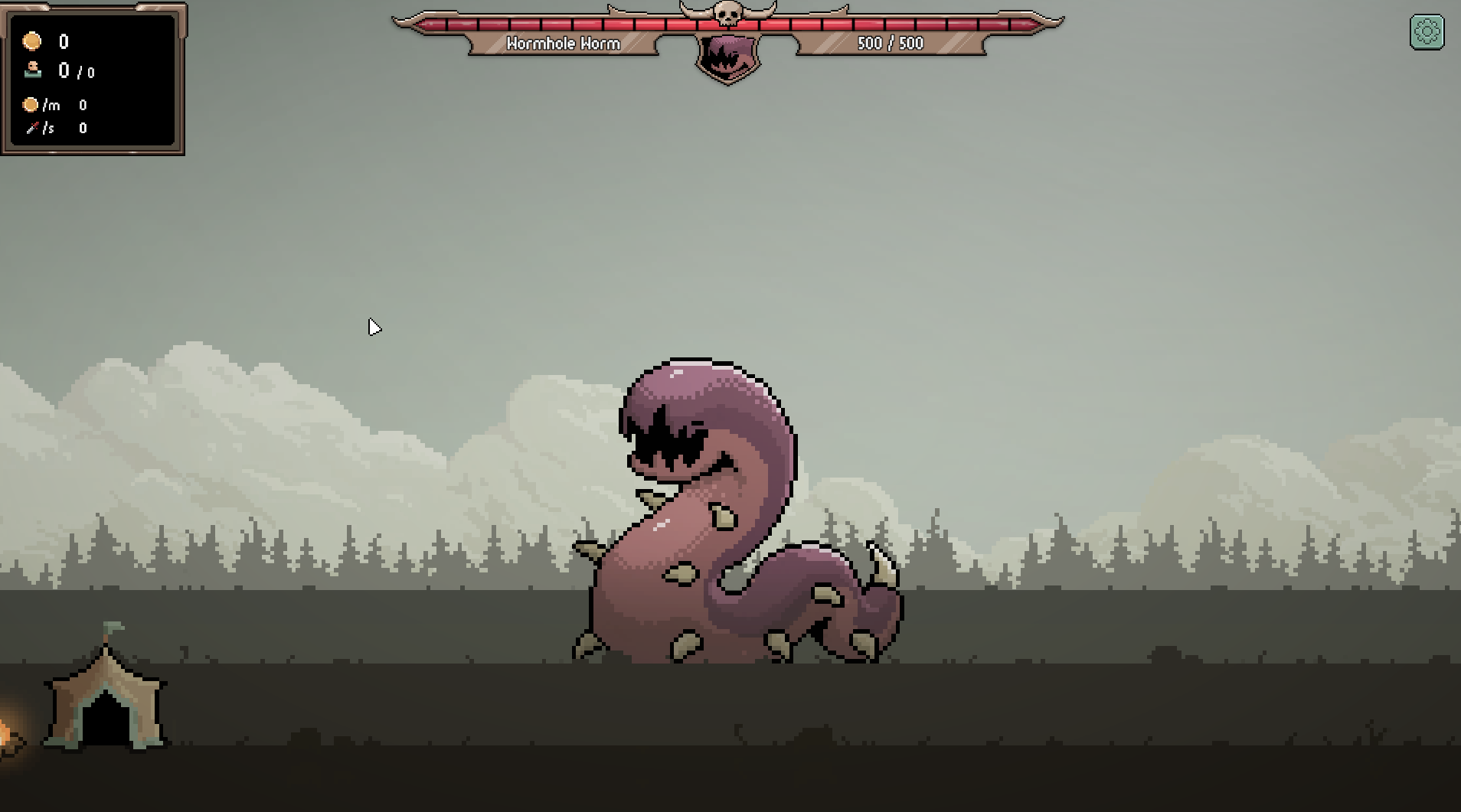Click the gold coin icon in resource panel
This screenshot has width=1461, height=812.
click(31, 42)
